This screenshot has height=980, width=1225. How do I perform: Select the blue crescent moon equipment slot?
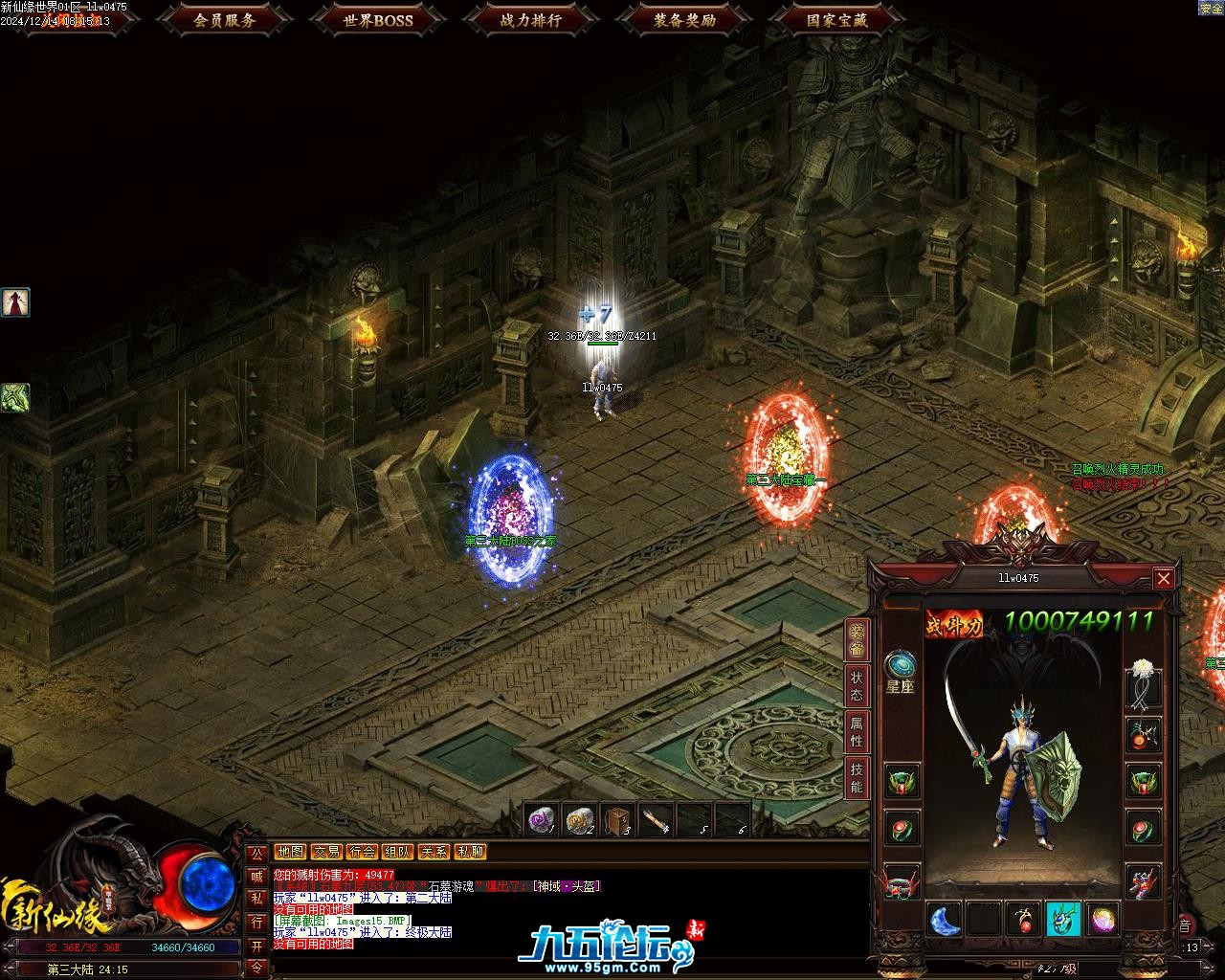[x=946, y=920]
